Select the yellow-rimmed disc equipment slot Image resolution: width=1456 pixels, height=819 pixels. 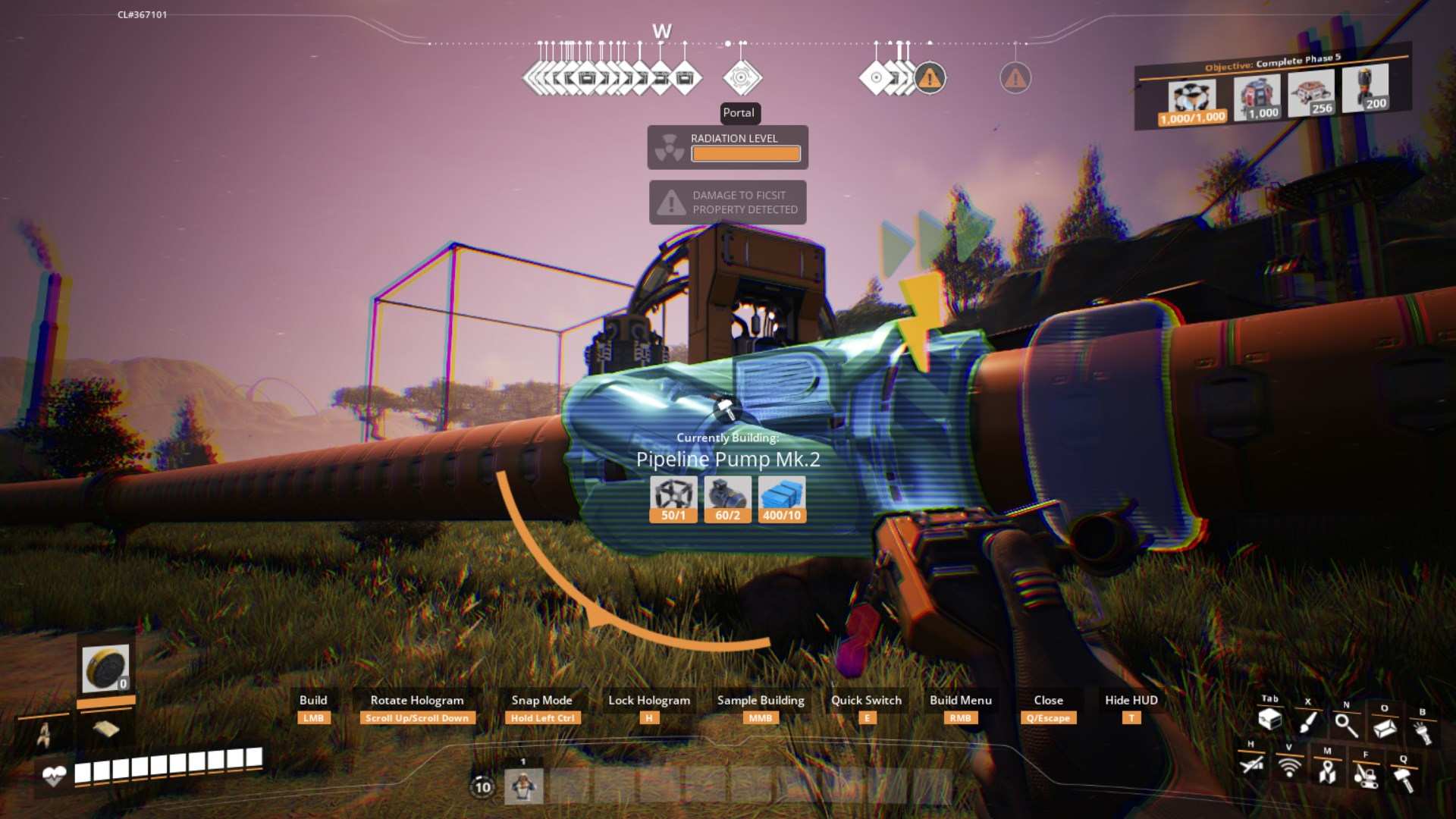[105, 668]
